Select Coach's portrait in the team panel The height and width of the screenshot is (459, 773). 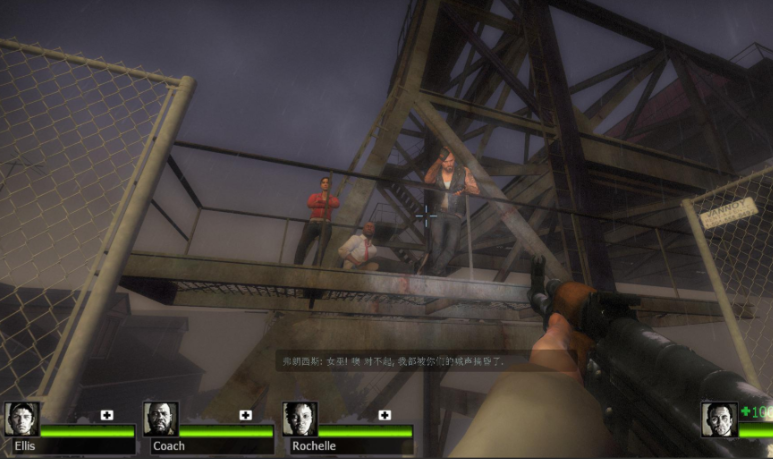pos(160,419)
